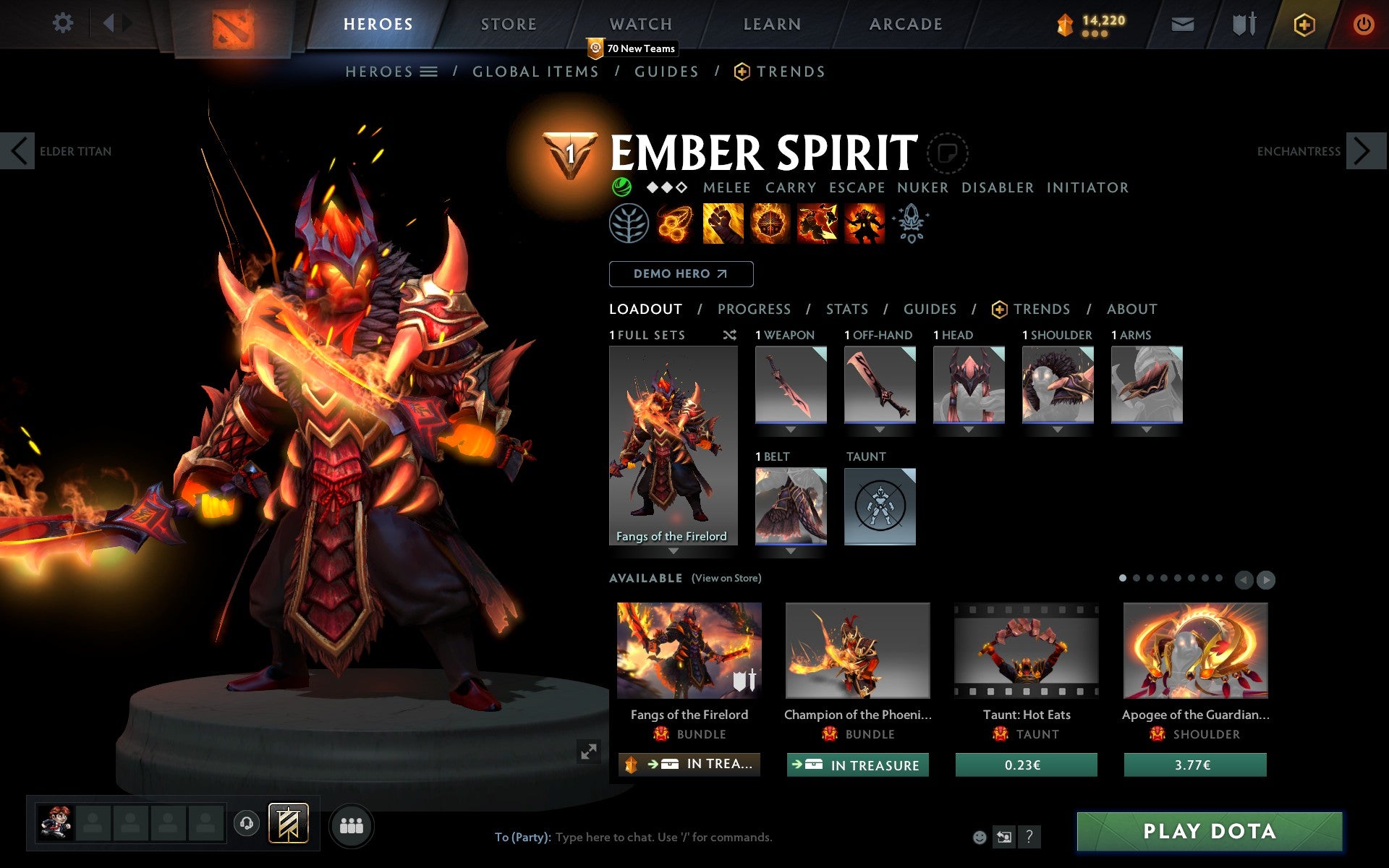
Task: Click the Demo Hero button
Action: (x=681, y=274)
